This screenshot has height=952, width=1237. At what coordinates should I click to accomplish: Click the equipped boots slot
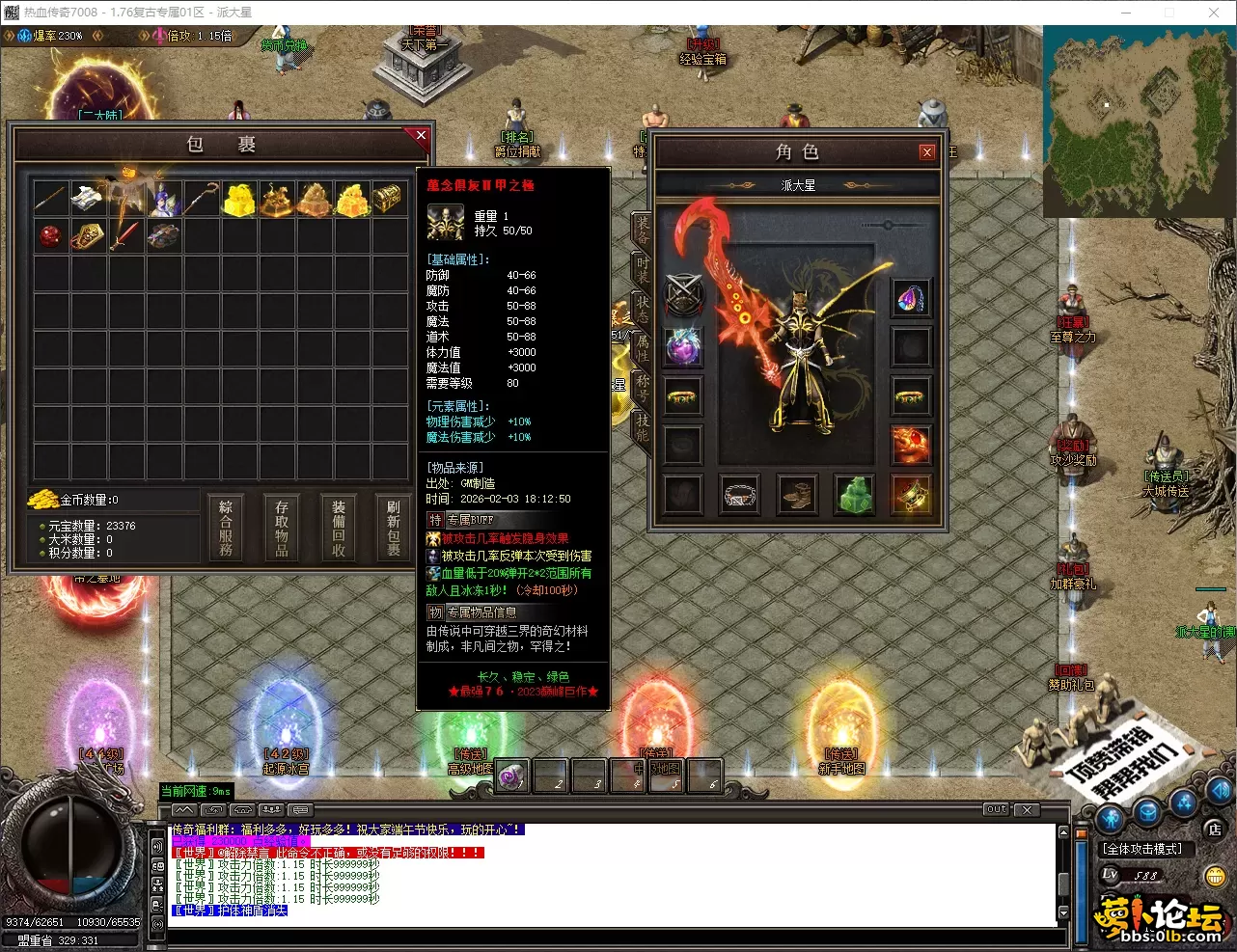797,495
